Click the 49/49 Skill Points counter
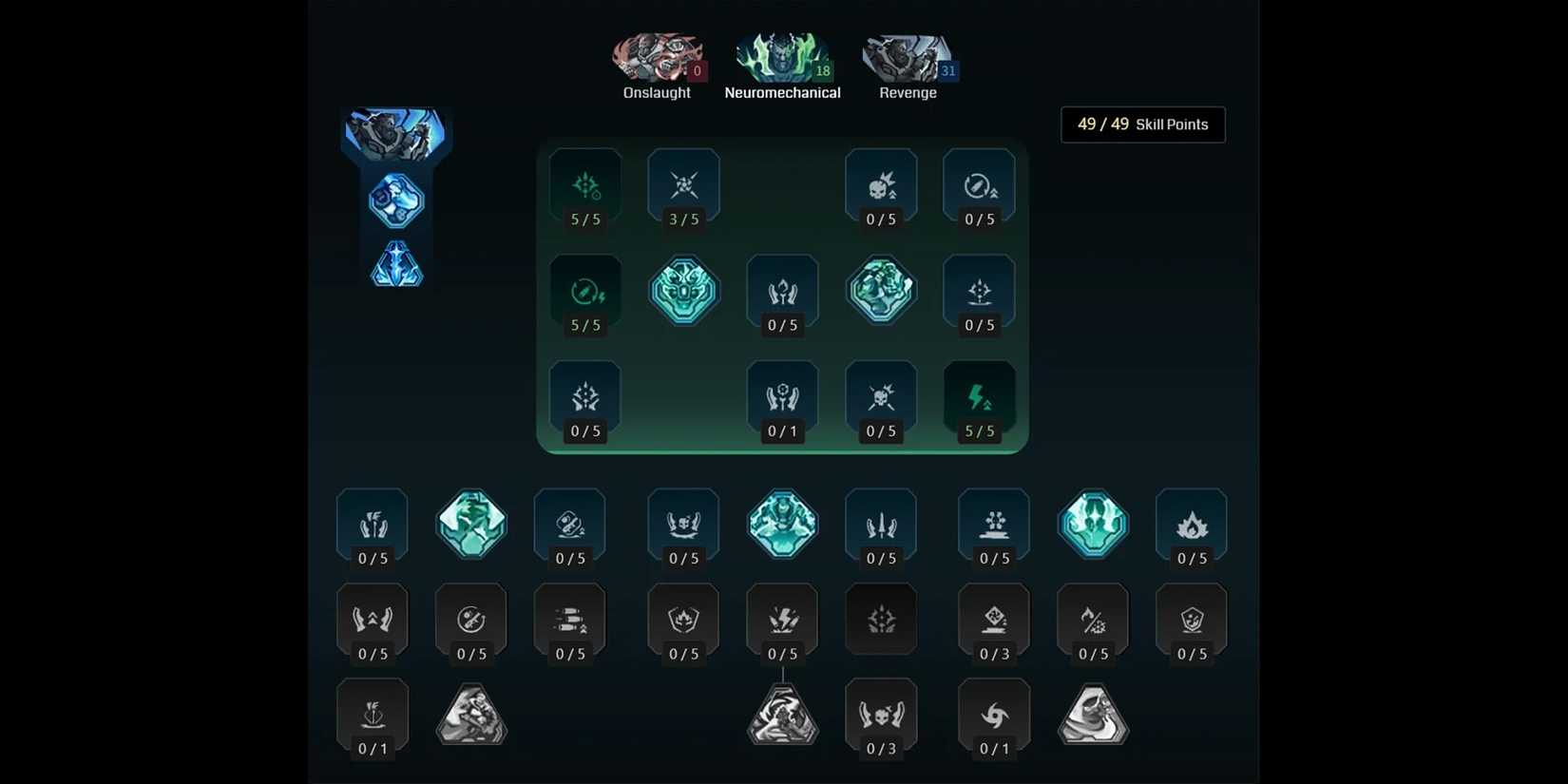 point(1142,124)
